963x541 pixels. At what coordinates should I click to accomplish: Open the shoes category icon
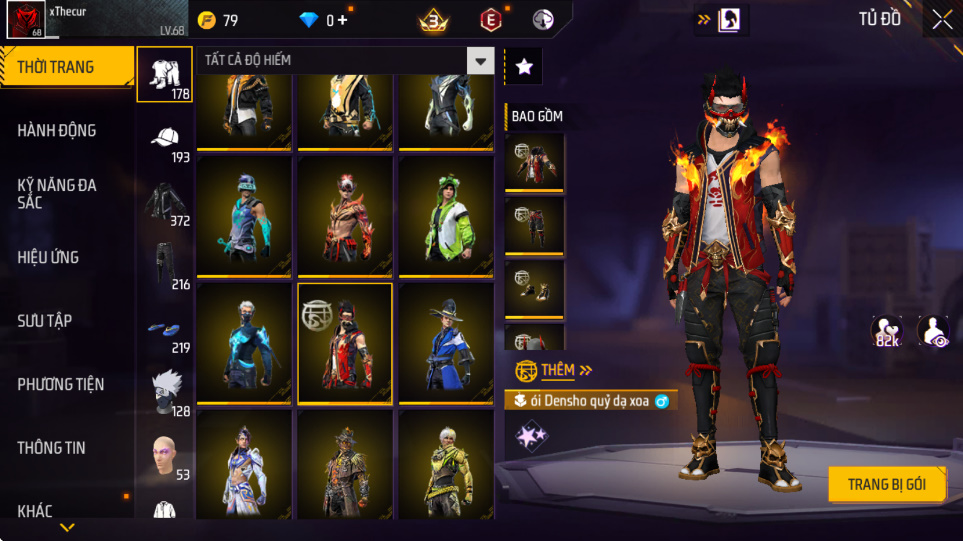(165, 330)
